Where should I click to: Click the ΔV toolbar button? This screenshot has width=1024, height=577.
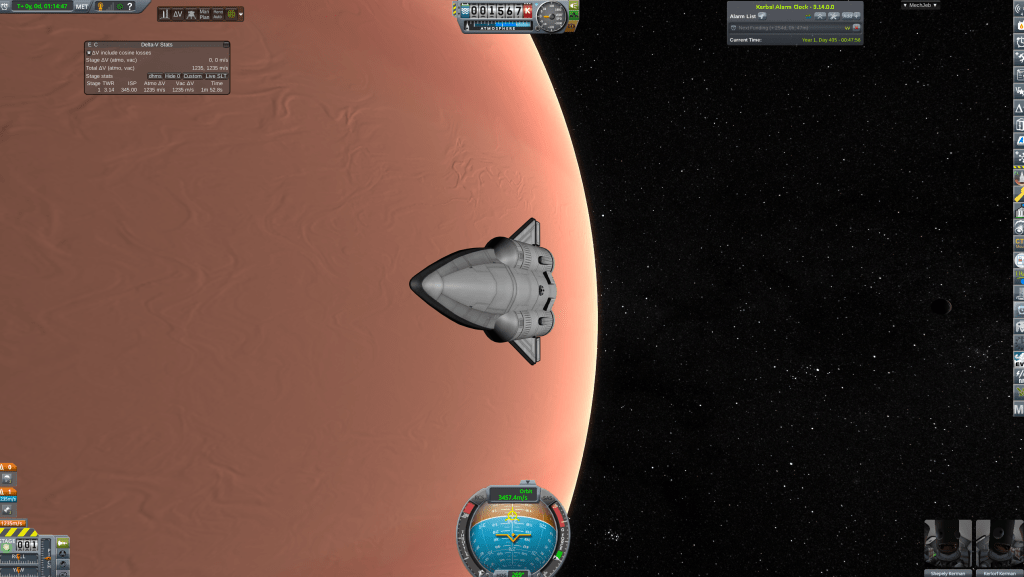point(178,14)
